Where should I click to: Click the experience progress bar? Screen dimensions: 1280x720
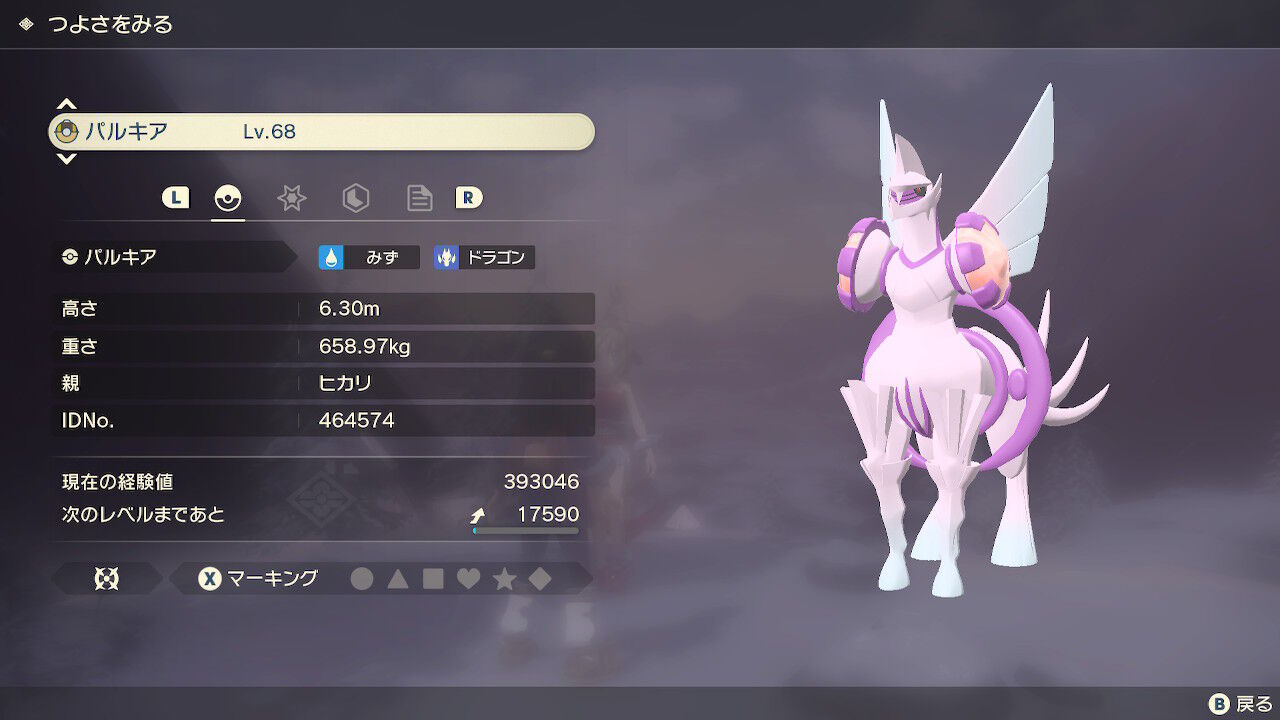click(x=524, y=532)
